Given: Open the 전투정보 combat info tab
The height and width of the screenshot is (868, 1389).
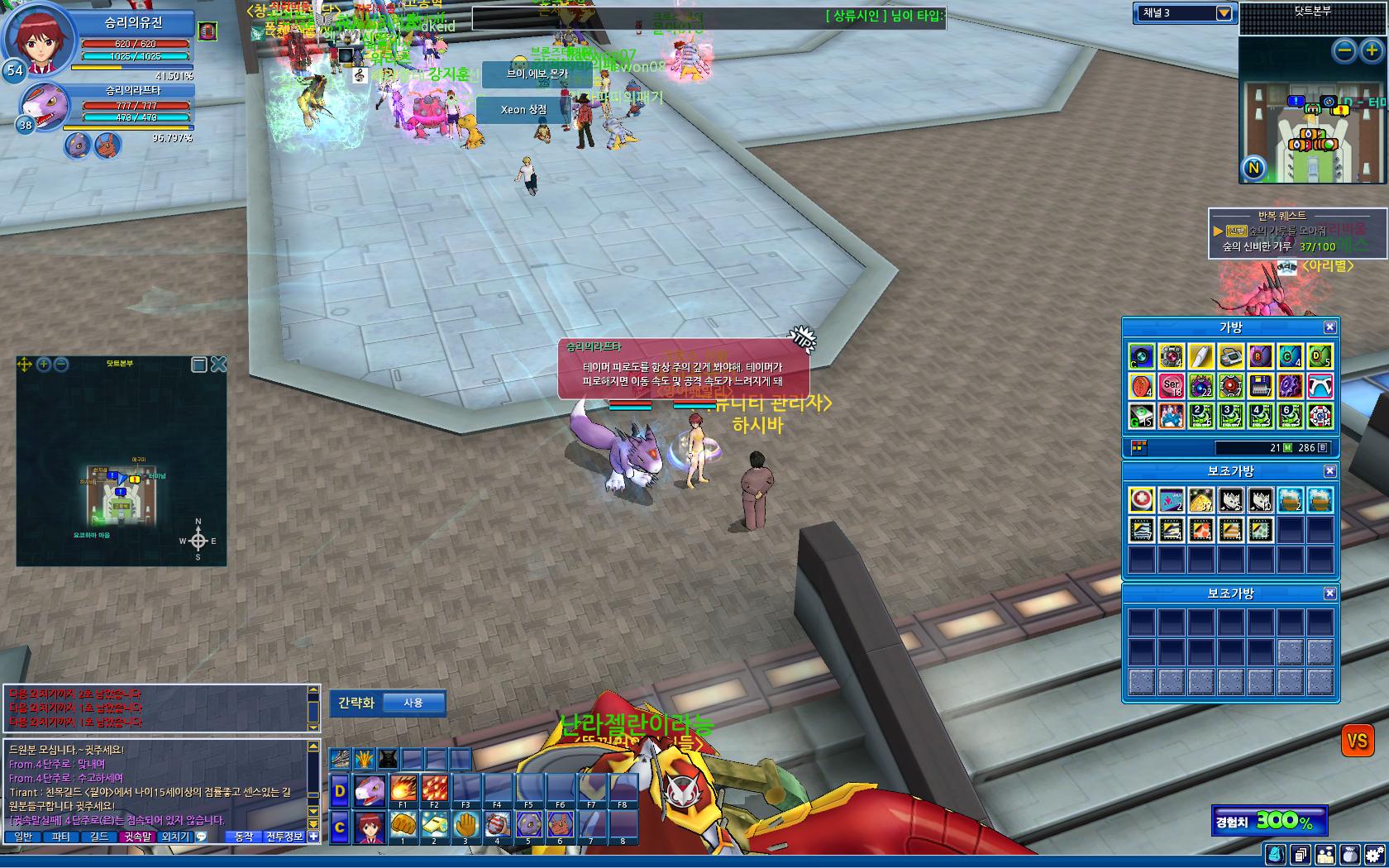Looking at the screenshot, I should tap(285, 837).
